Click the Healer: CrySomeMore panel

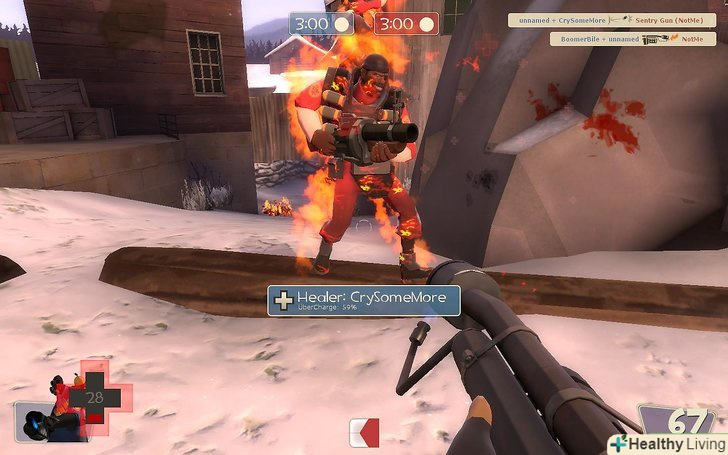pyautogui.click(x=364, y=300)
